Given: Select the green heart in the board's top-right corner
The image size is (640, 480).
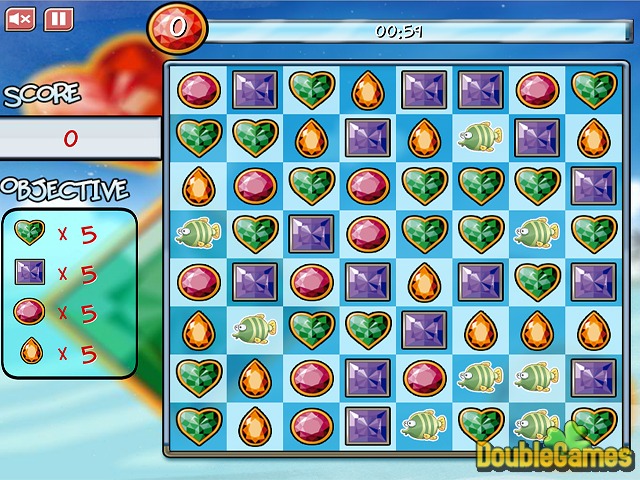Looking at the screenshot, I should pos(593,90).
